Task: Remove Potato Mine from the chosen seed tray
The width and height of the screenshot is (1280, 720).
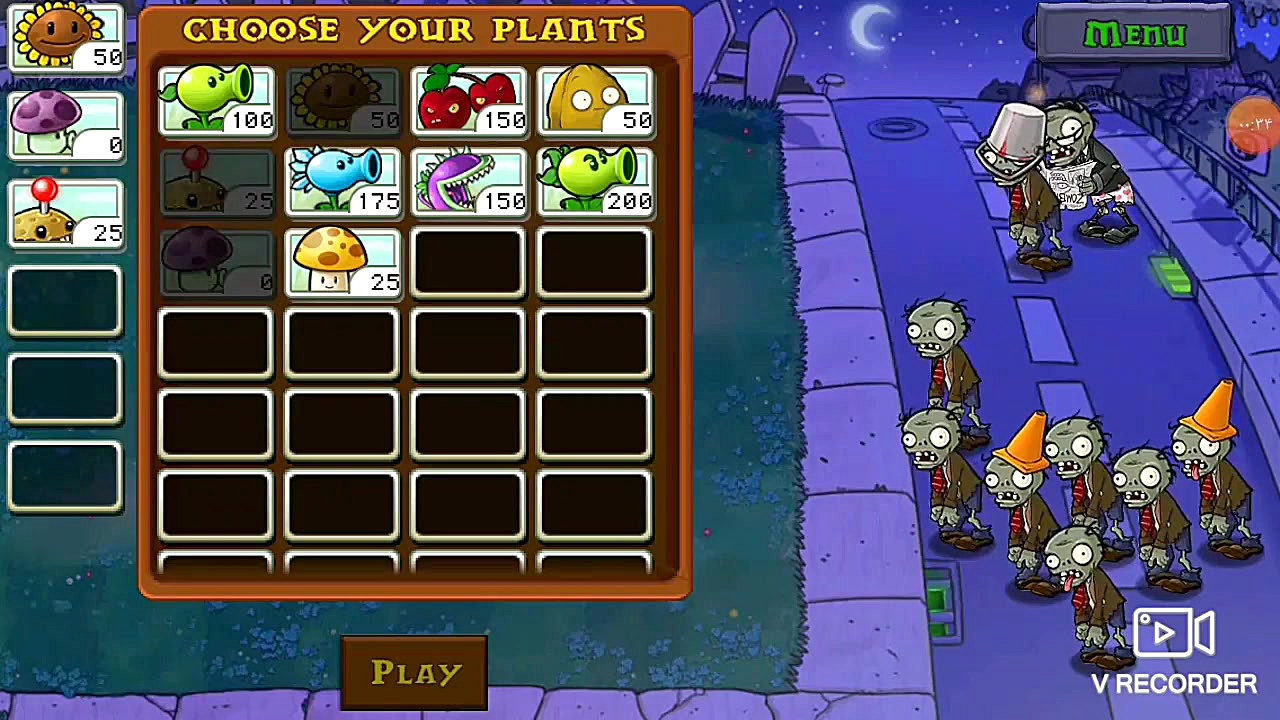Action: [x=65, y=213]
